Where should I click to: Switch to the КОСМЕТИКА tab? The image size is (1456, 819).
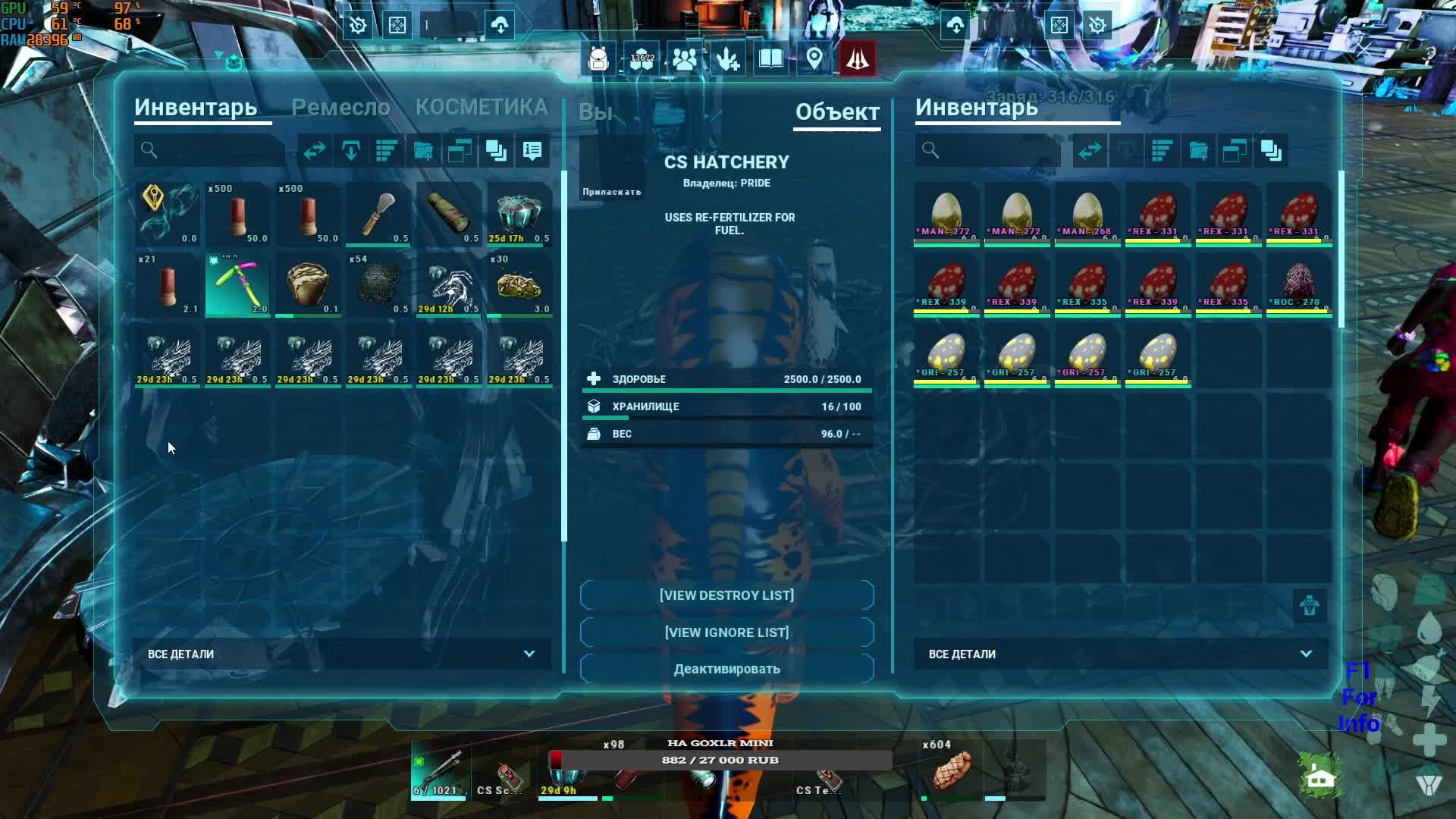pyautogui.click(x=482, y=108)
